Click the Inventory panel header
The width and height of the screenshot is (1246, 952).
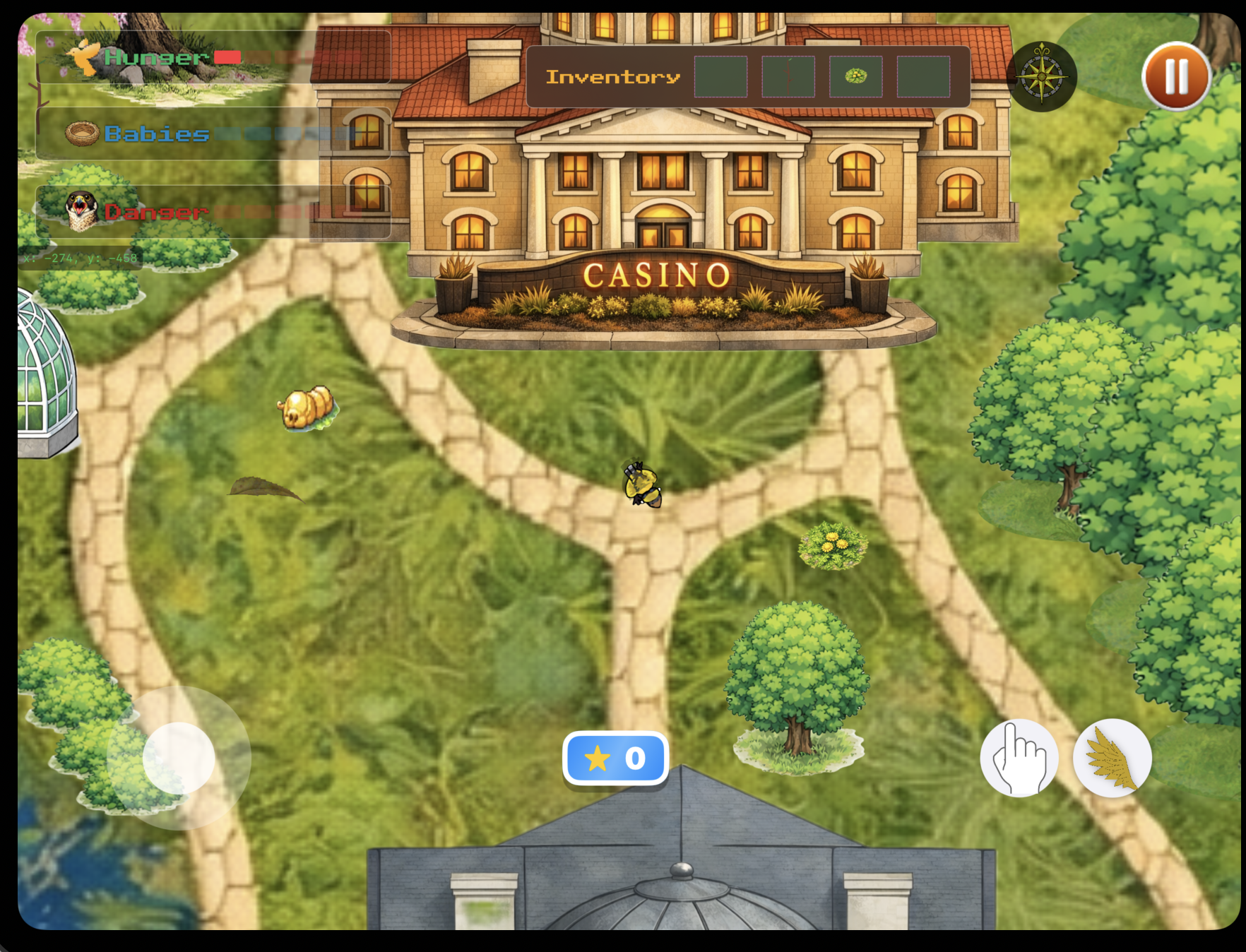612,77
